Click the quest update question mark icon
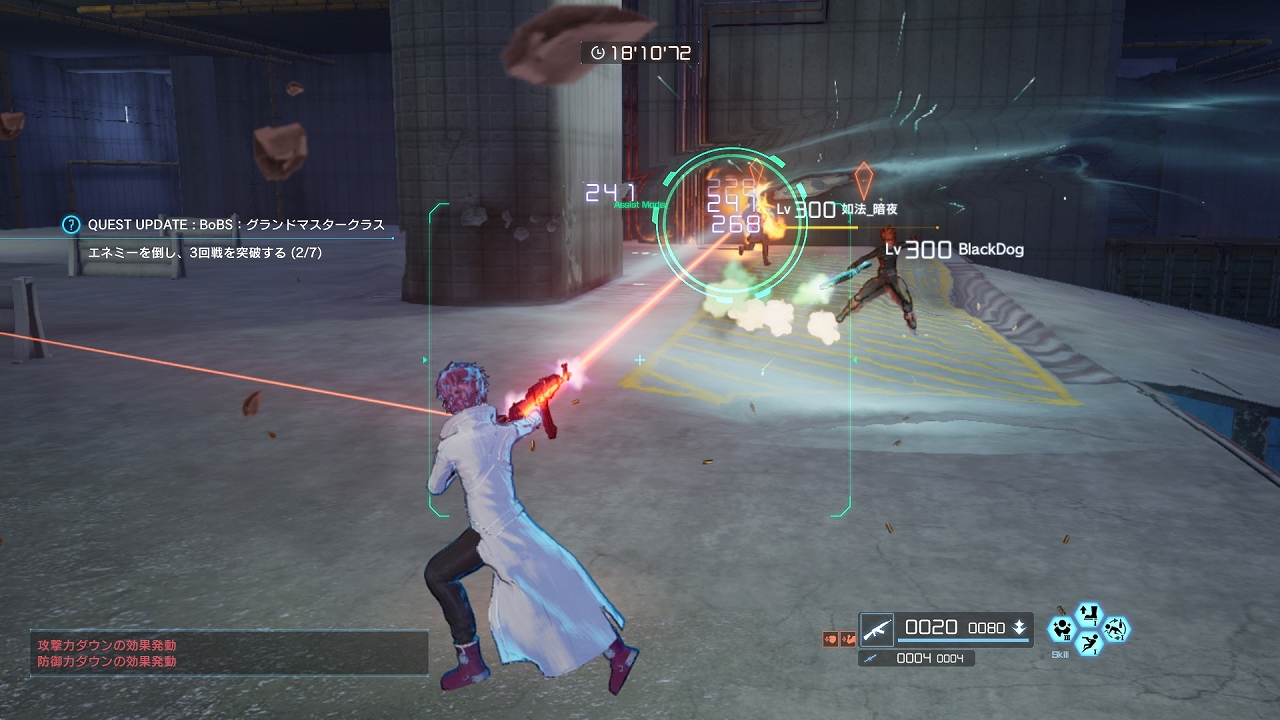Viewport: 1280px width, 720px height. tap(71, 225)
